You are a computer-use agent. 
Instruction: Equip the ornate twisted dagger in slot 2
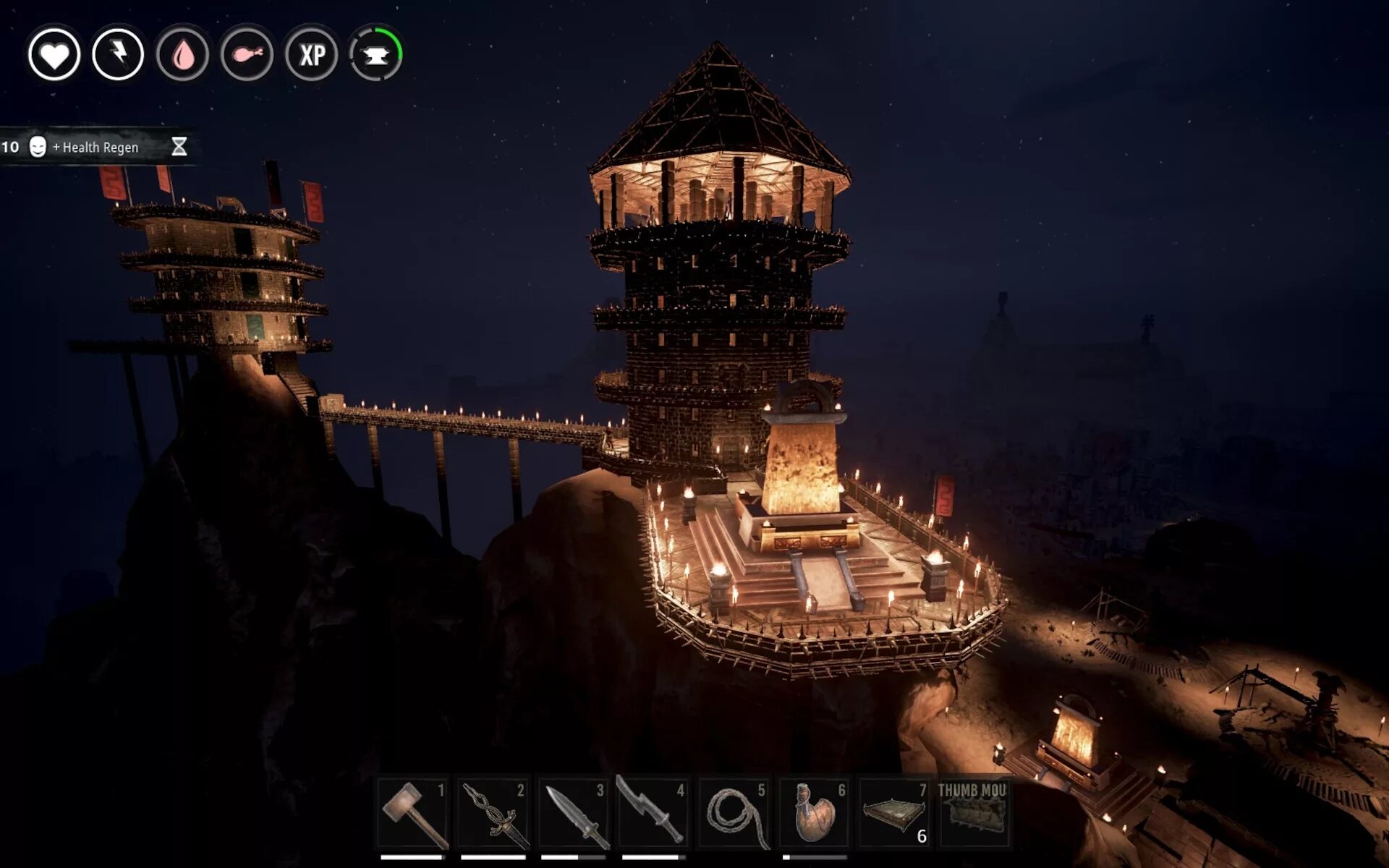[493, 814]
